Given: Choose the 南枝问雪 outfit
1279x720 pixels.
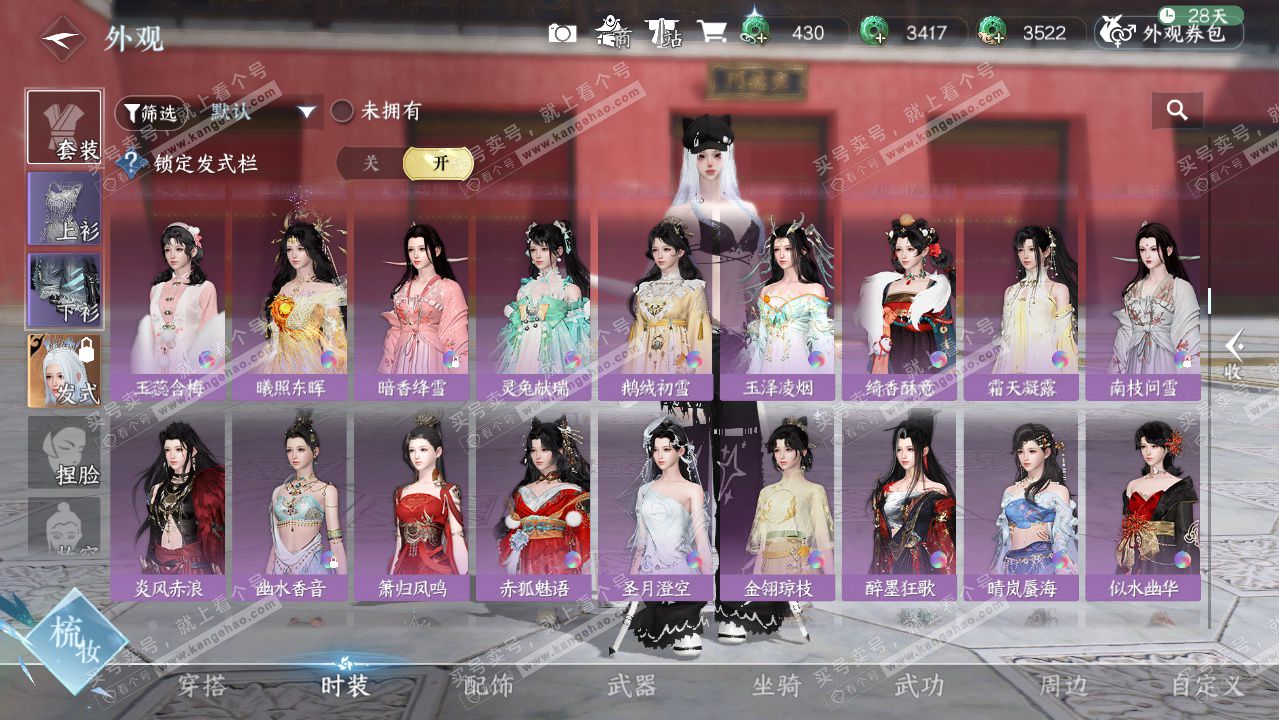Looking at the screenshot, I should tap(1143, 305).
